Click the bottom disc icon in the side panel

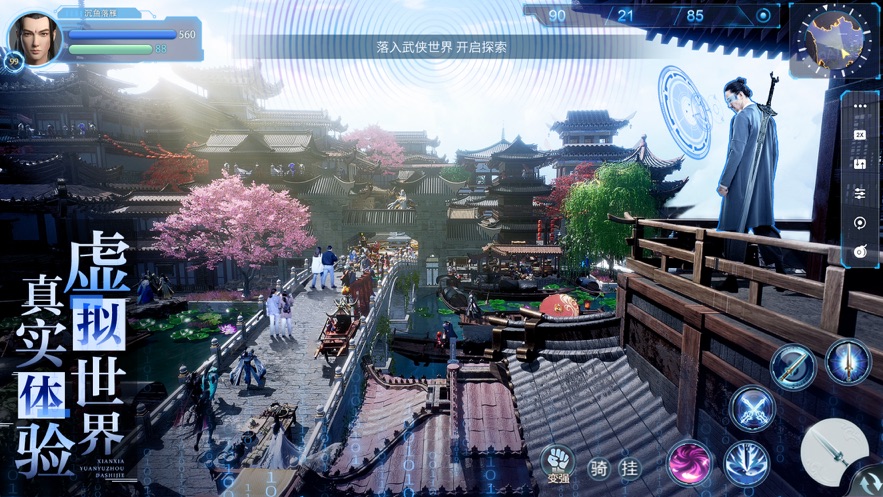click(859, 252)
